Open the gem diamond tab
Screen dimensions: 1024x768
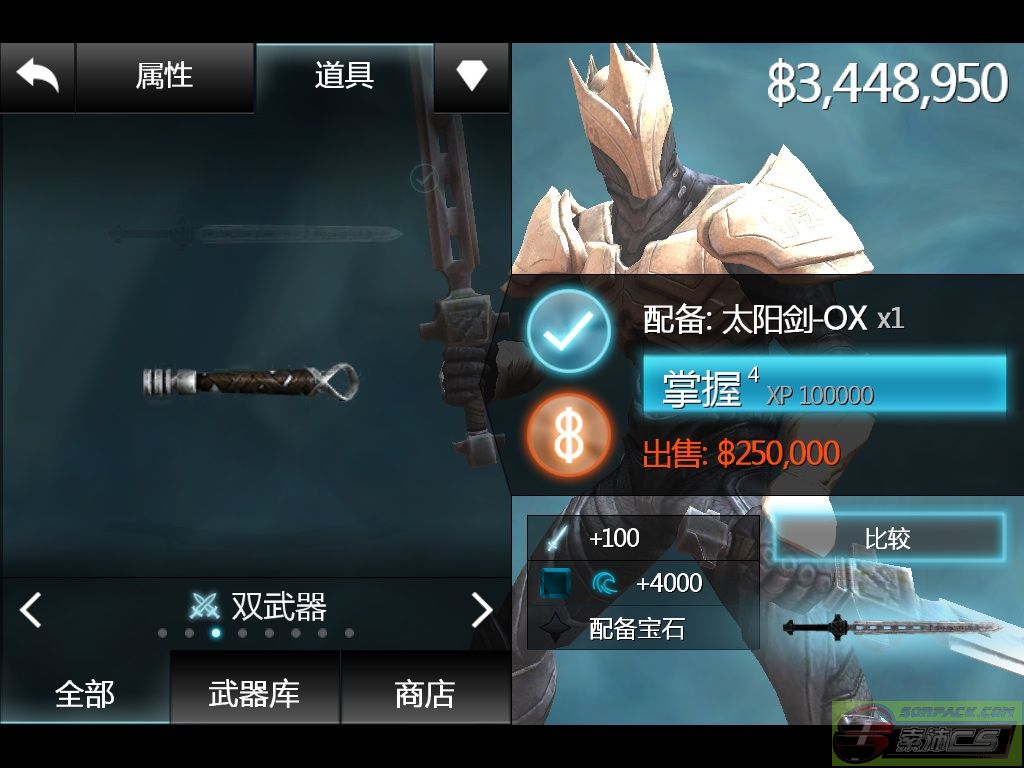pyautogui.click(x=471, y=76)
